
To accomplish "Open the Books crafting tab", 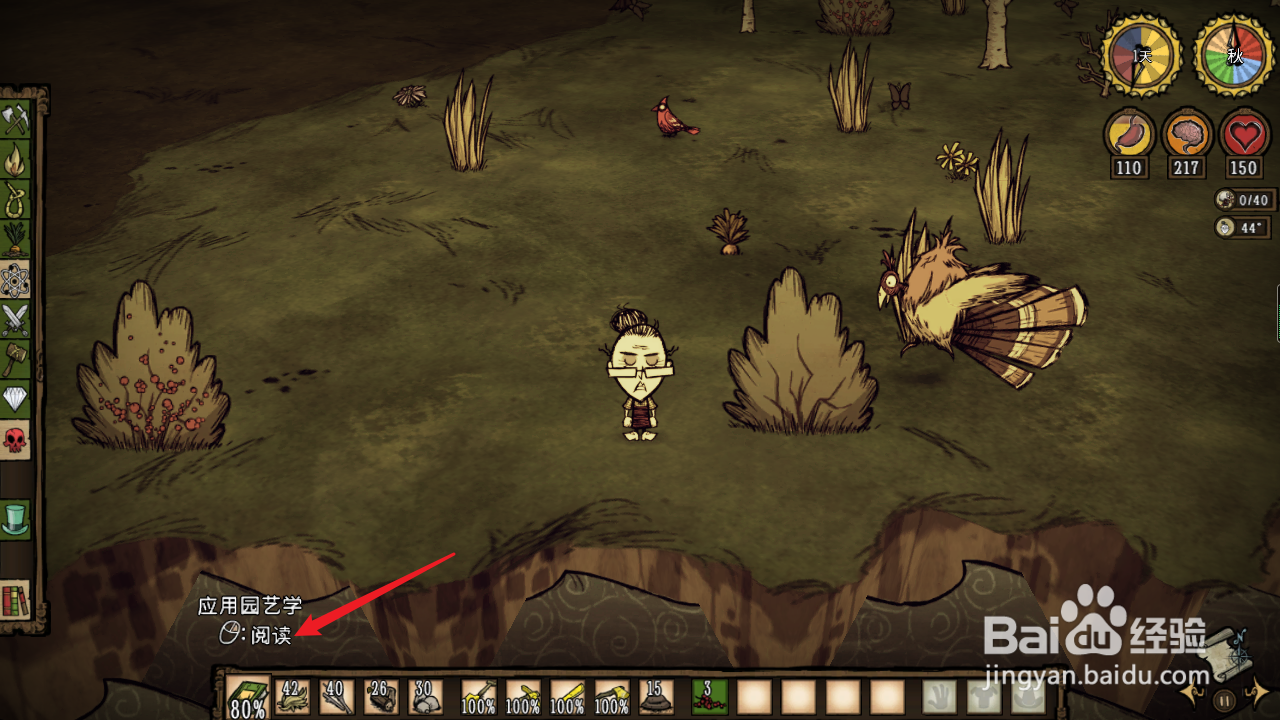I will click(16, 600).
